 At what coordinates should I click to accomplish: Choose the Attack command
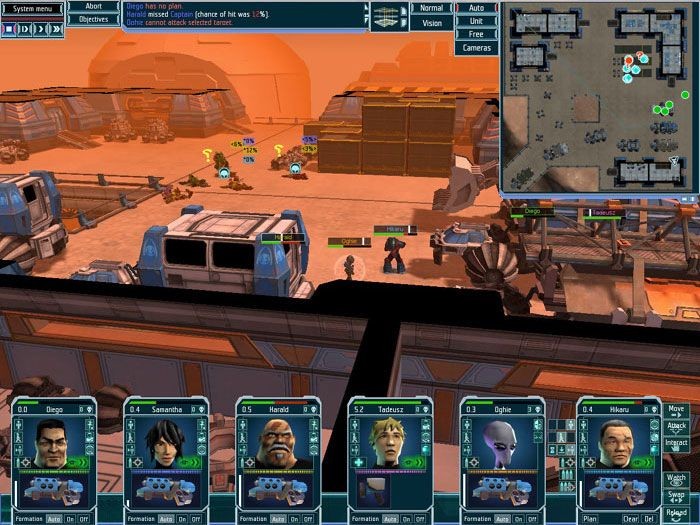(x=677, y=426)
